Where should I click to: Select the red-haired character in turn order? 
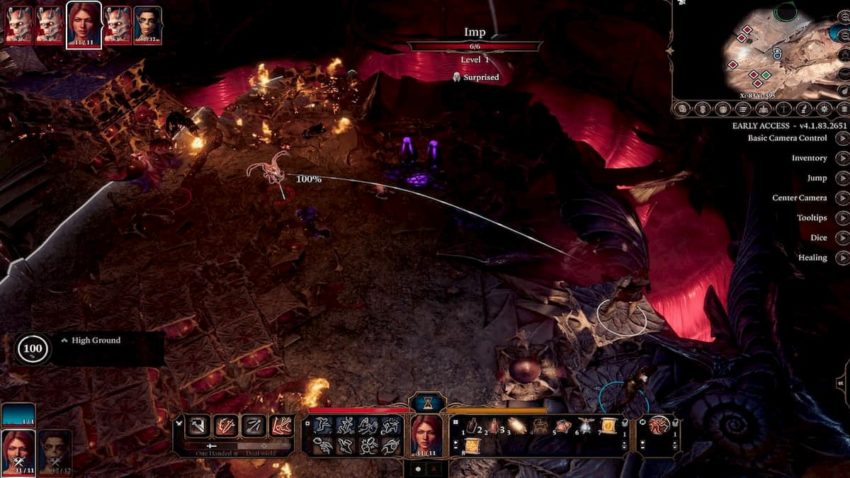84,23
